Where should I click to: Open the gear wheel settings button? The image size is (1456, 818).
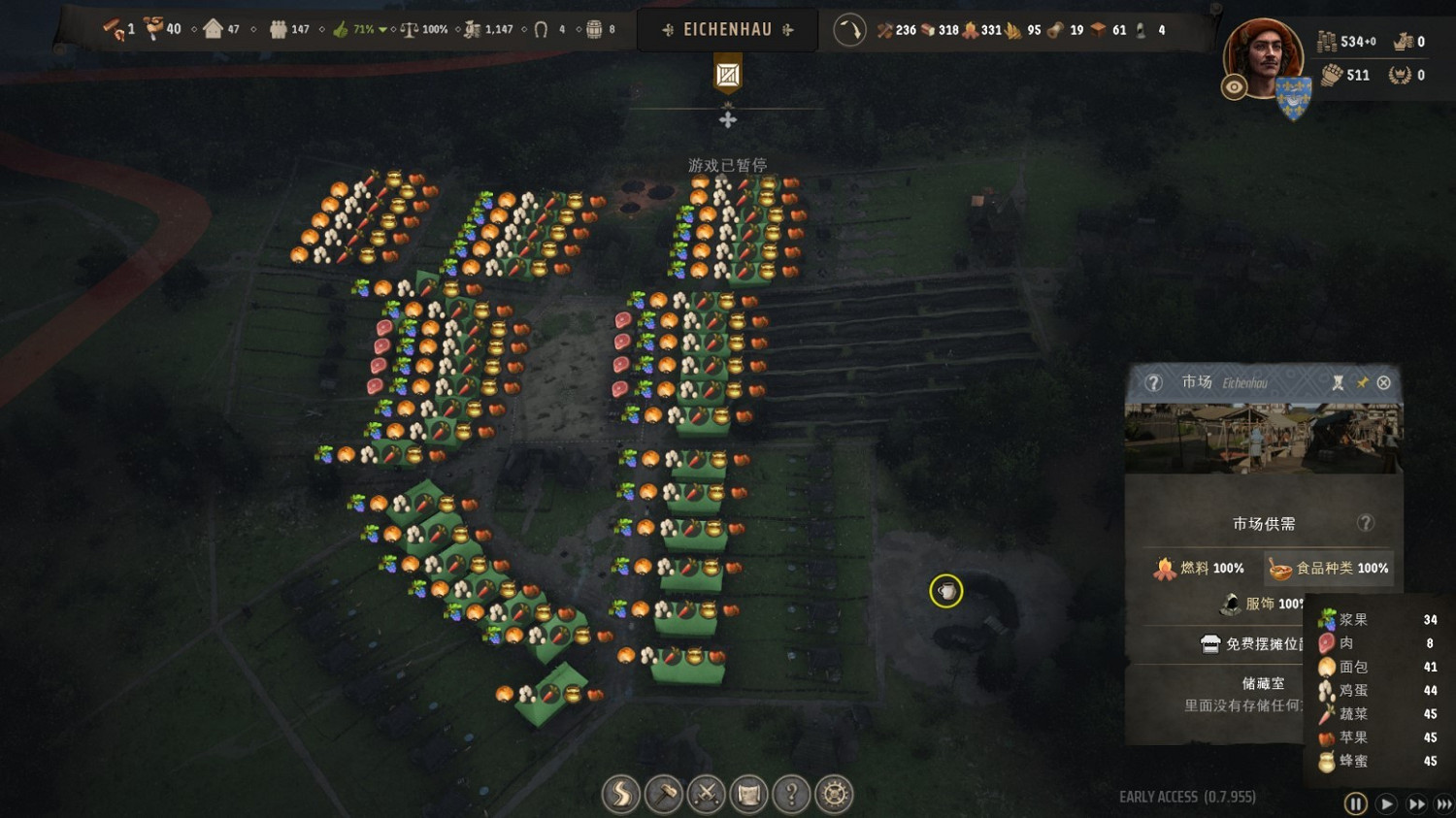pyautogui.click(x=835, y=795)
